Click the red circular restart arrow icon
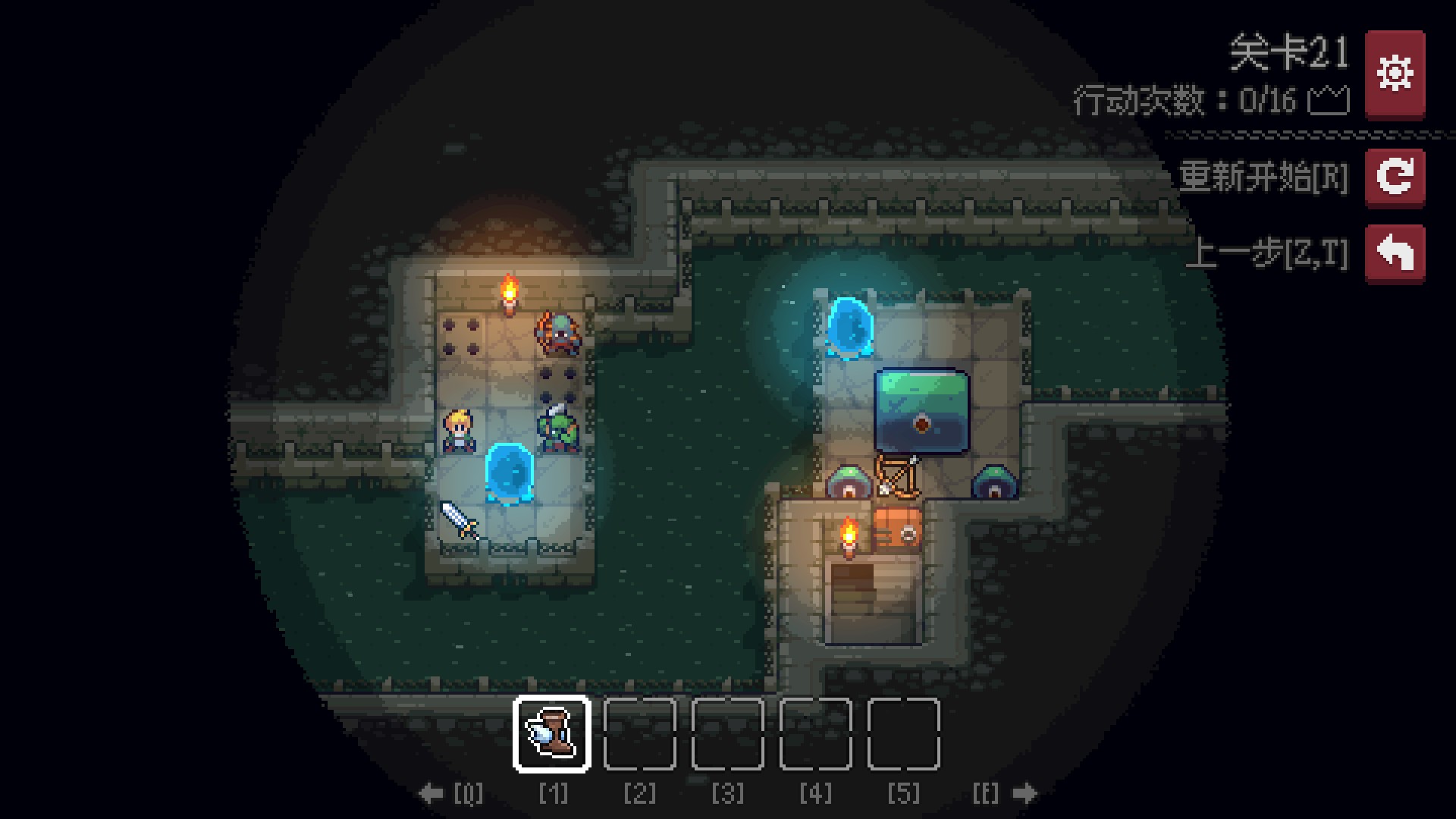 1395,178
